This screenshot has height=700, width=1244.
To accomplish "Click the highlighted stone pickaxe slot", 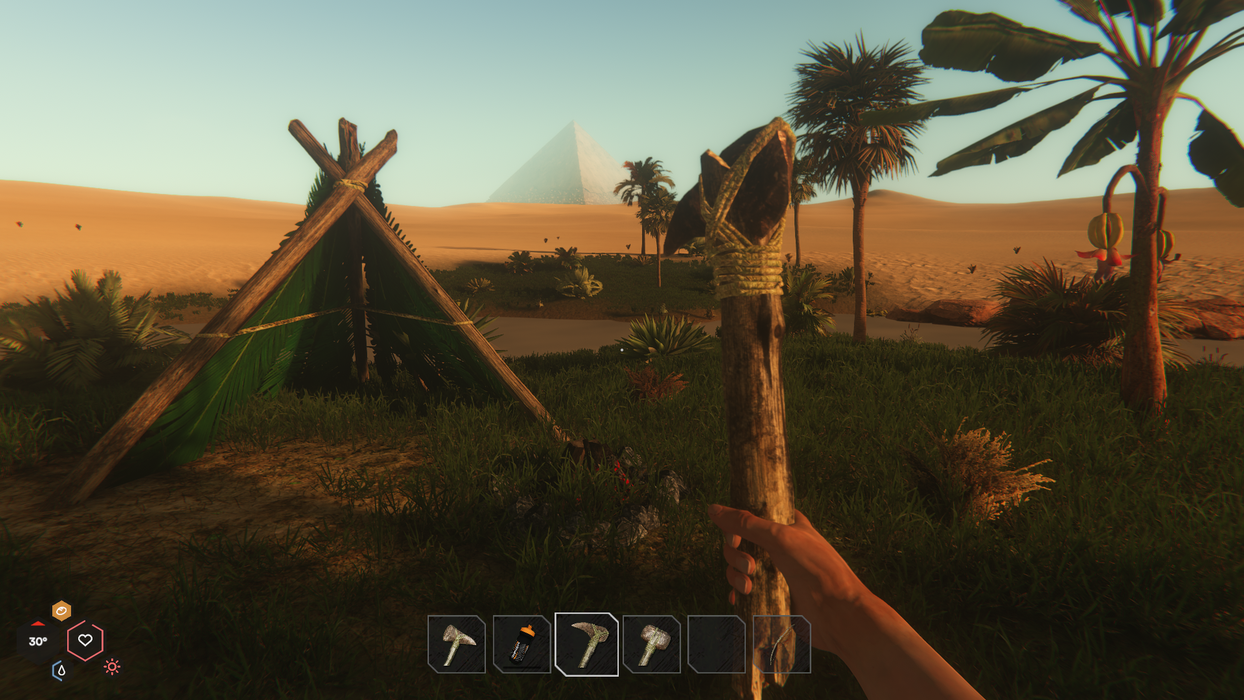I will pyautogui.click(x=587, y=643).
